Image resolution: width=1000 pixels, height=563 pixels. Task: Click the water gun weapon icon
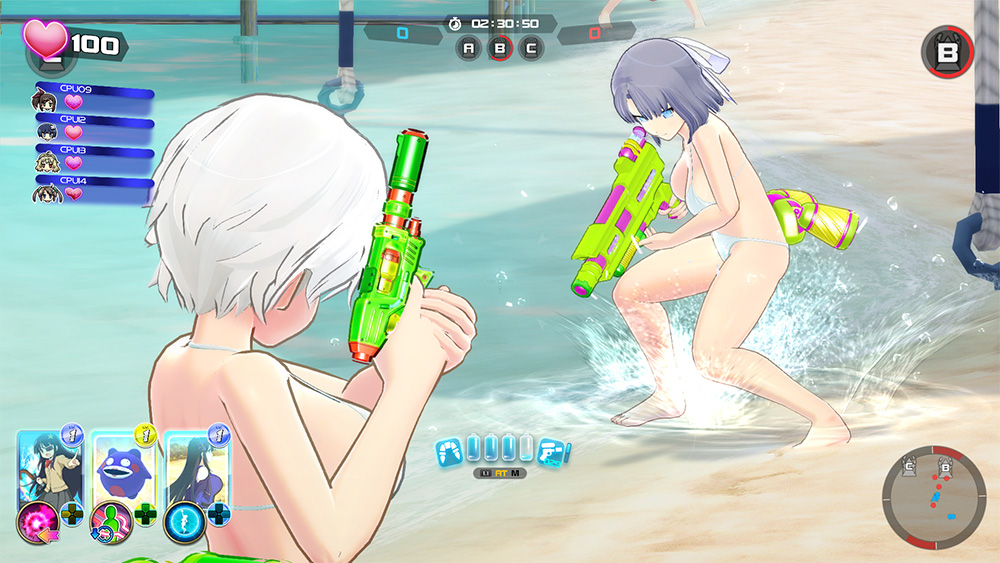553,452
